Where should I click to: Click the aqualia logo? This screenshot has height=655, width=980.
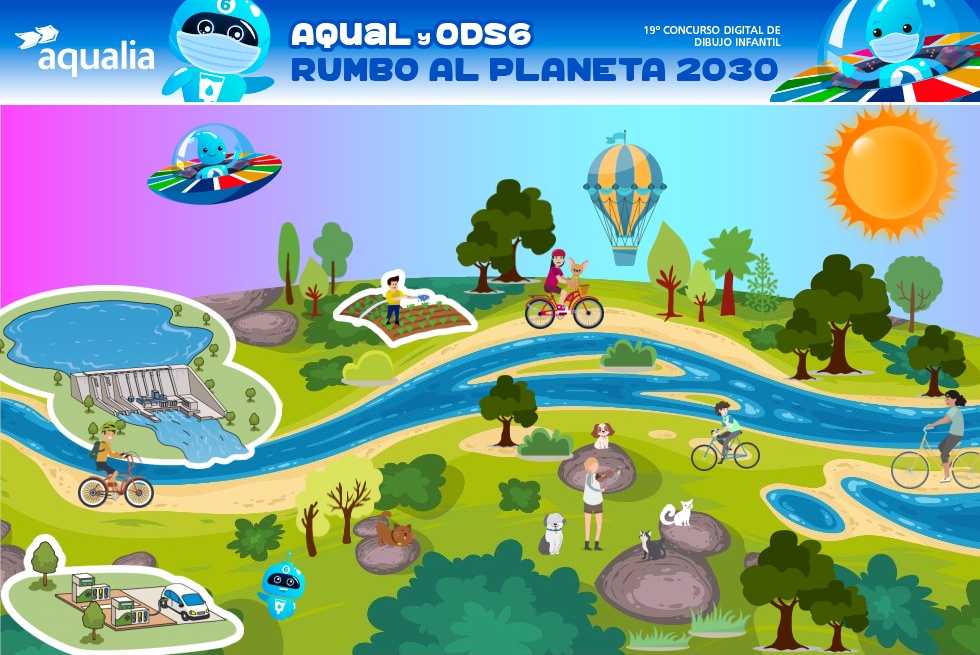click(x=85, y=51)
